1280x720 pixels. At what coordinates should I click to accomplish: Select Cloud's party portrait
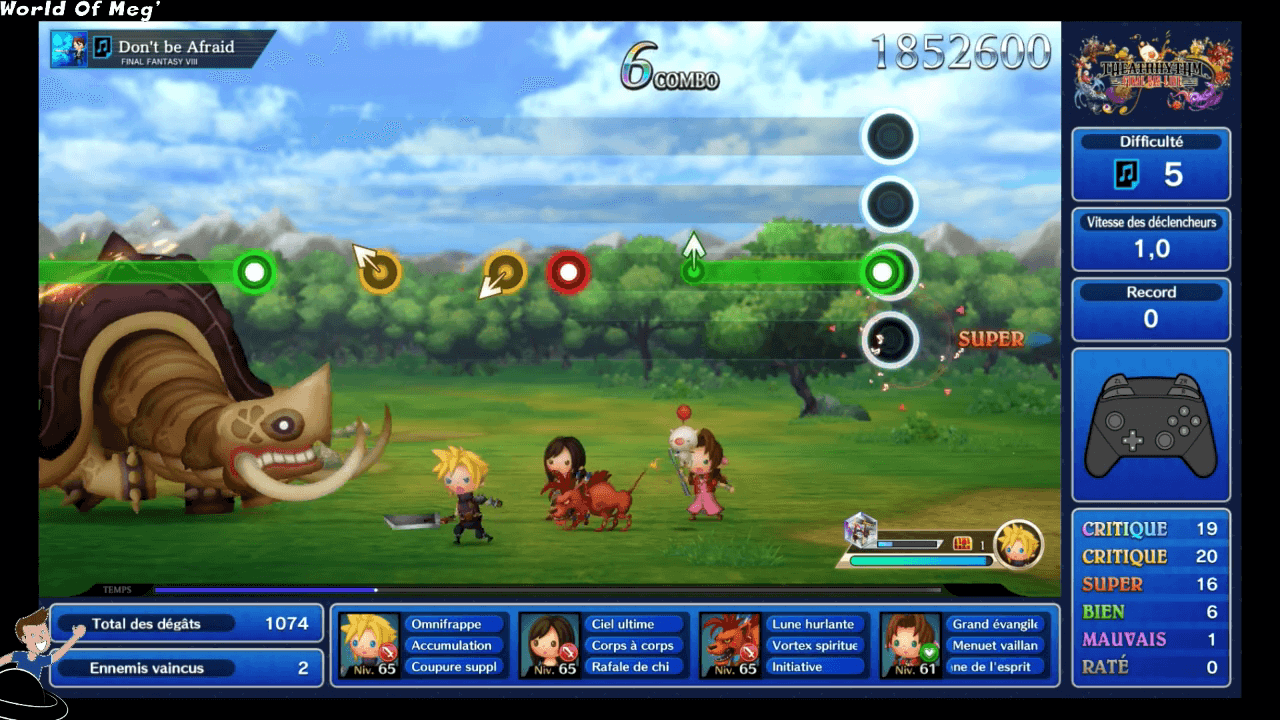tap(369, 645)
